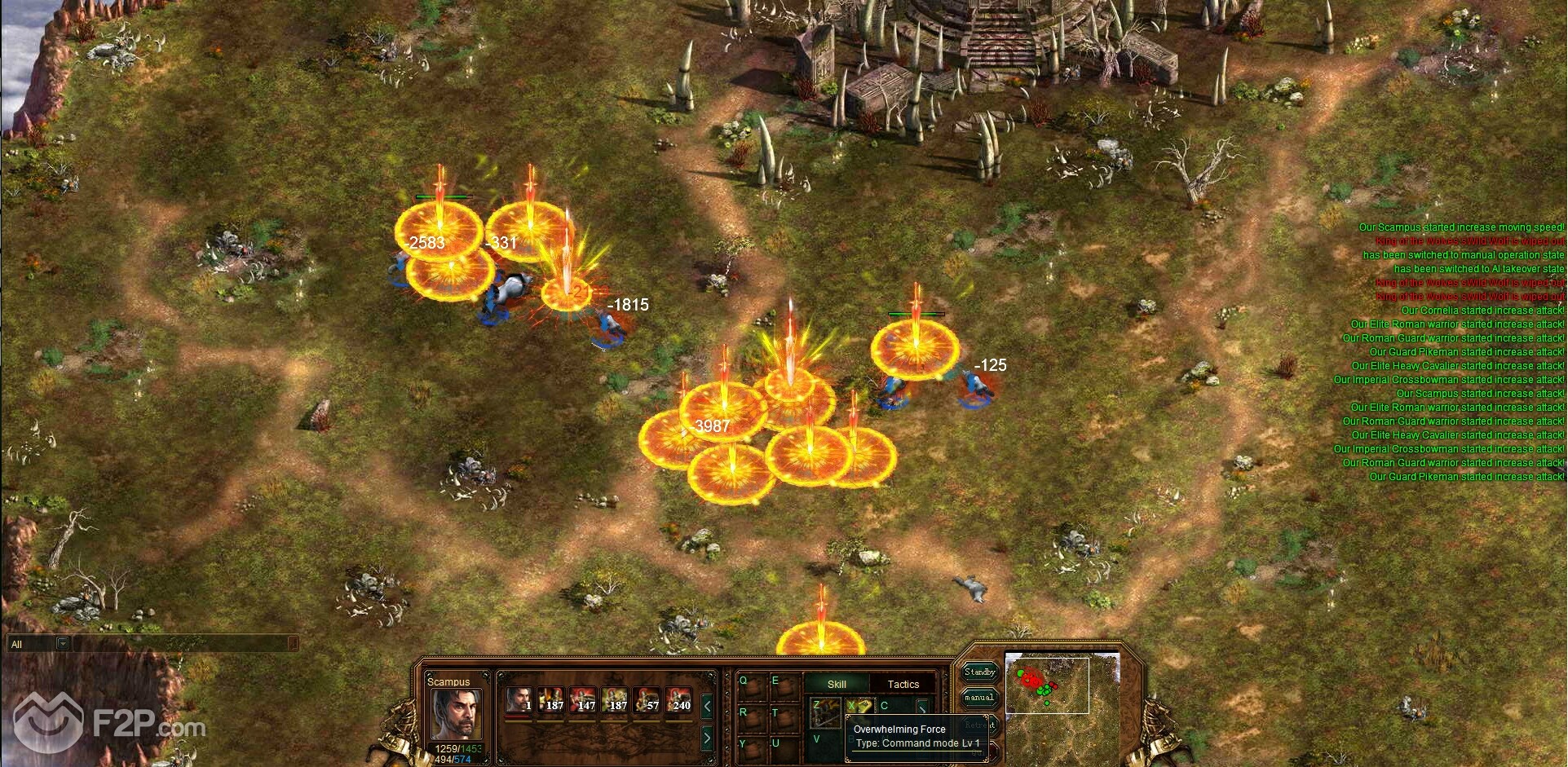
Task: Open the All chat channel dropdown
Action: pos(63,644)
